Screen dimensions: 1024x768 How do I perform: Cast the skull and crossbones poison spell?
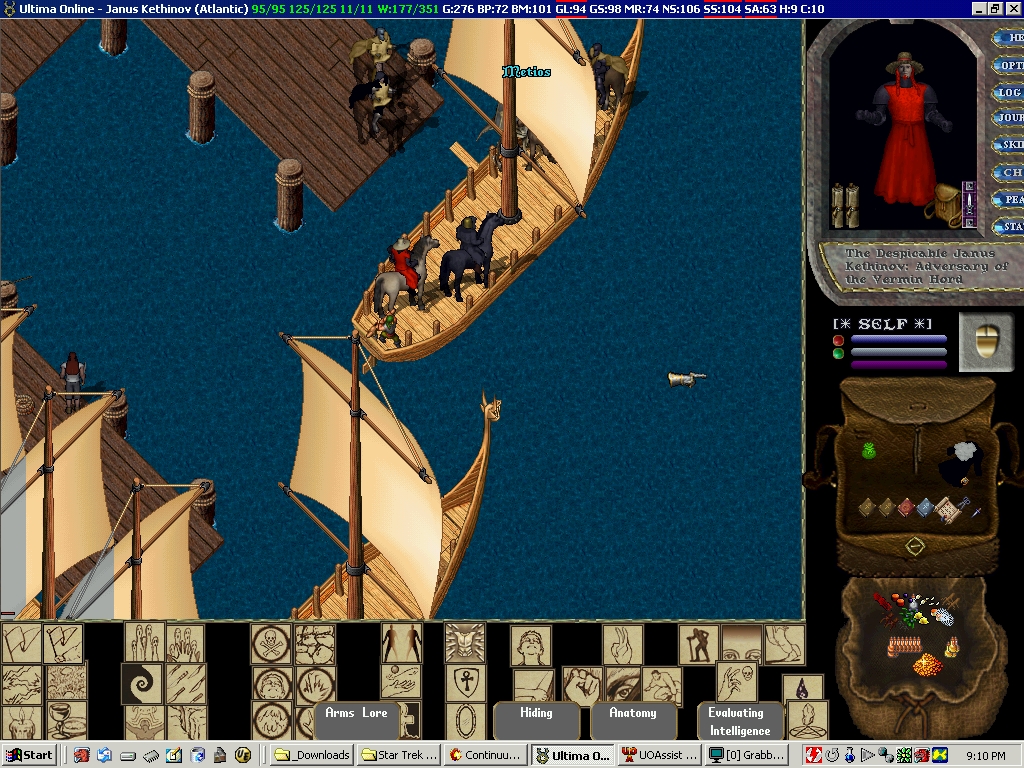click(270, 643)
